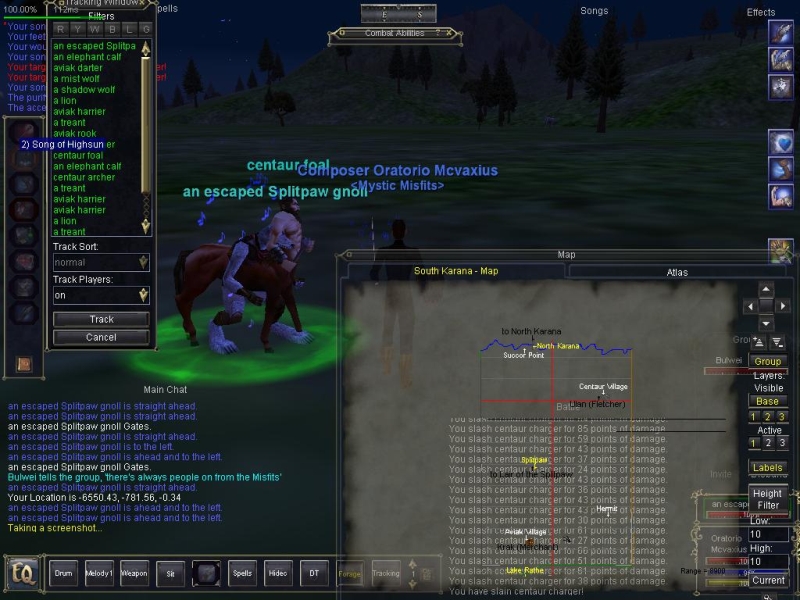
Task: Select the South Karana - Map tab
Action: pos(456,271)
